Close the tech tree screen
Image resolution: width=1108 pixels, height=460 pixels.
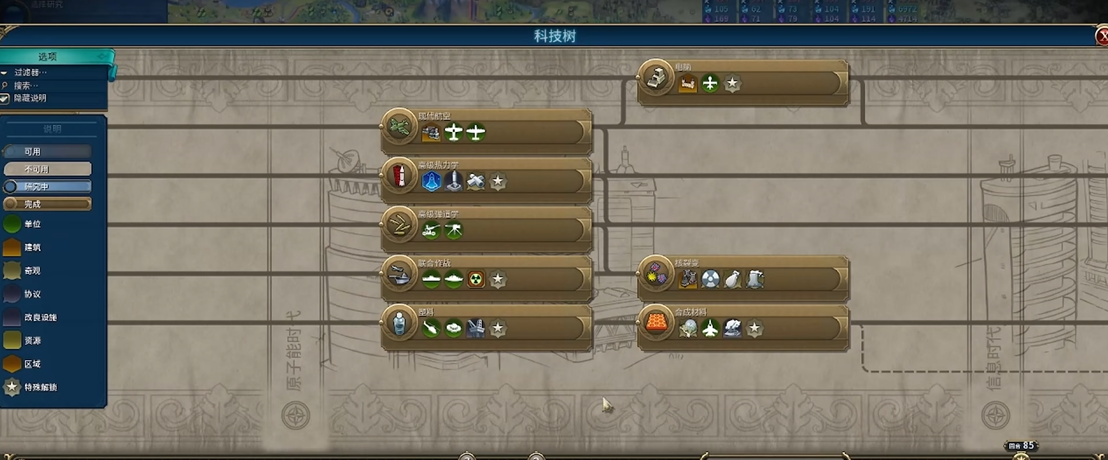[1101, 37]
